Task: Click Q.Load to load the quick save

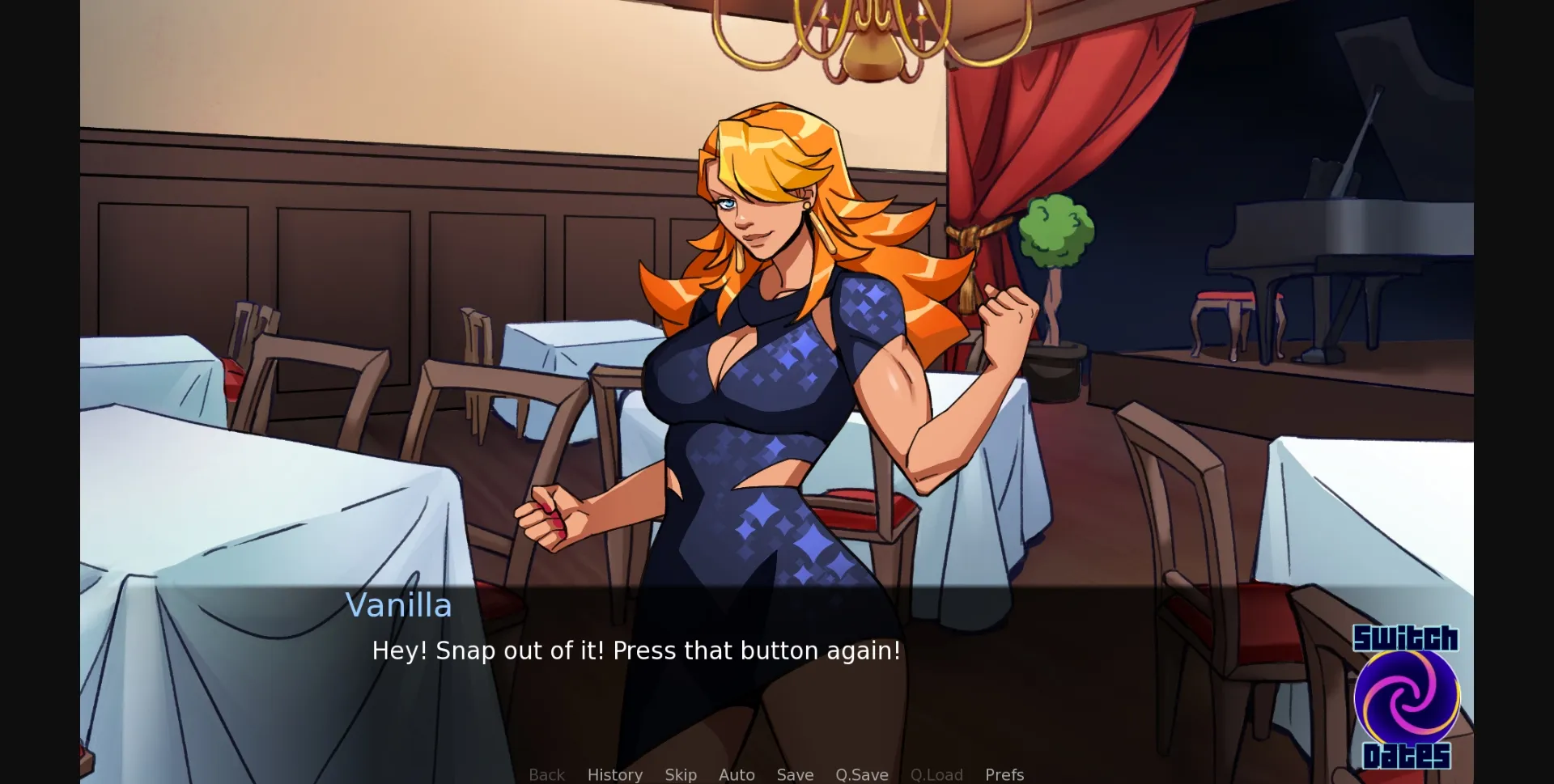Action: (936, 774)
